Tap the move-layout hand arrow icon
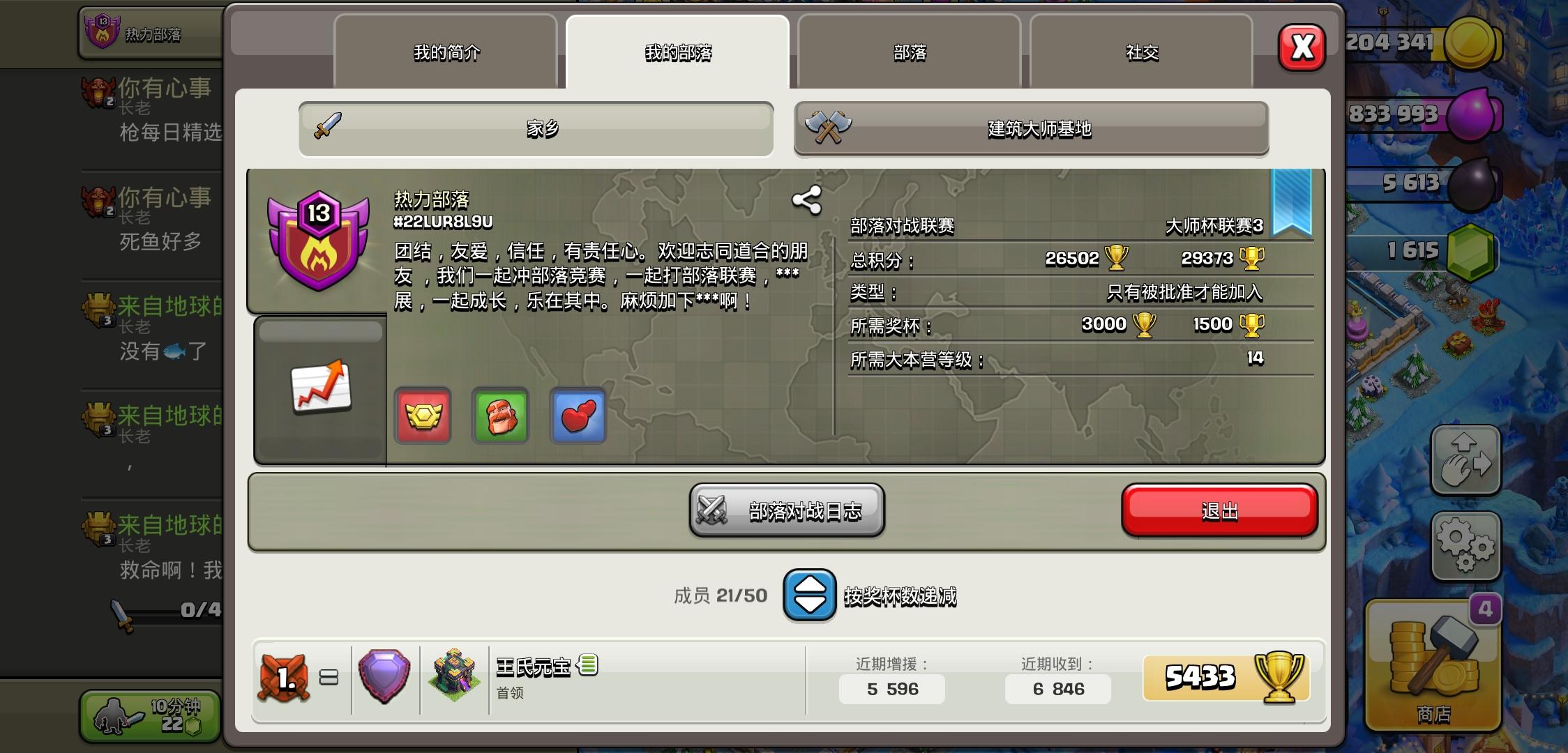 tap(1465, 460)
